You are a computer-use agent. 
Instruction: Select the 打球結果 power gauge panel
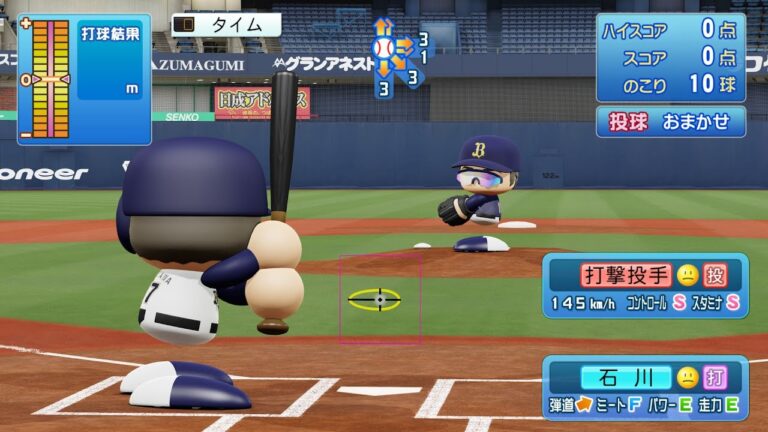point(83,78)
